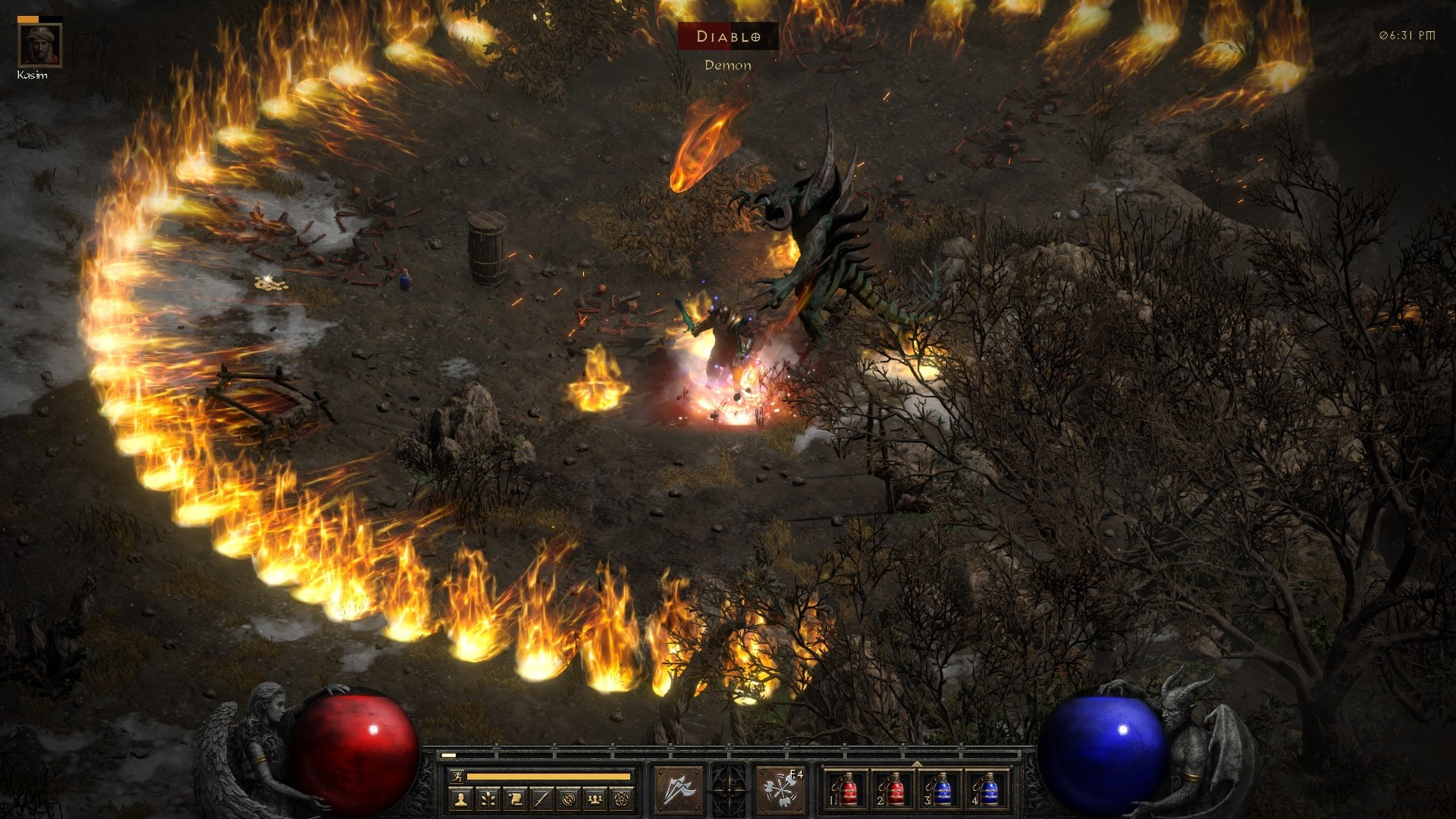Image resolution: width=1456 pixels, height=819 pixels.
Task: Toggle the run/walk button
Action: pos(455,777)
